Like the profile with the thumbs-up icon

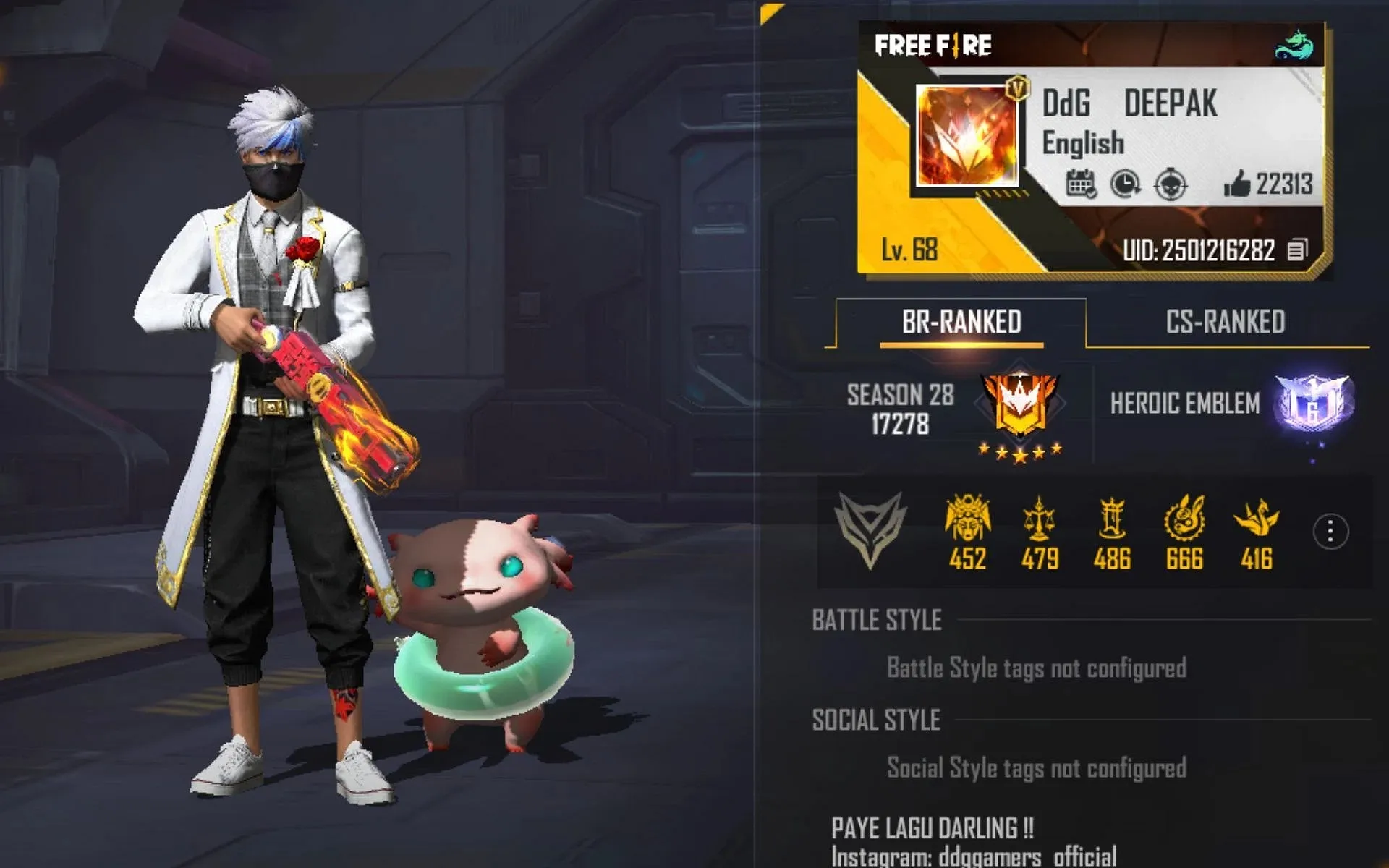(1237, 184)
